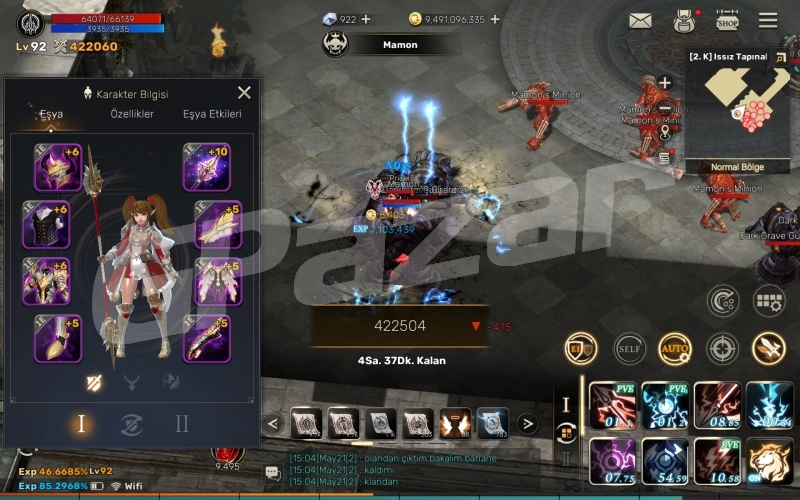Activate the golden lion skill icon

click(769, 461)
